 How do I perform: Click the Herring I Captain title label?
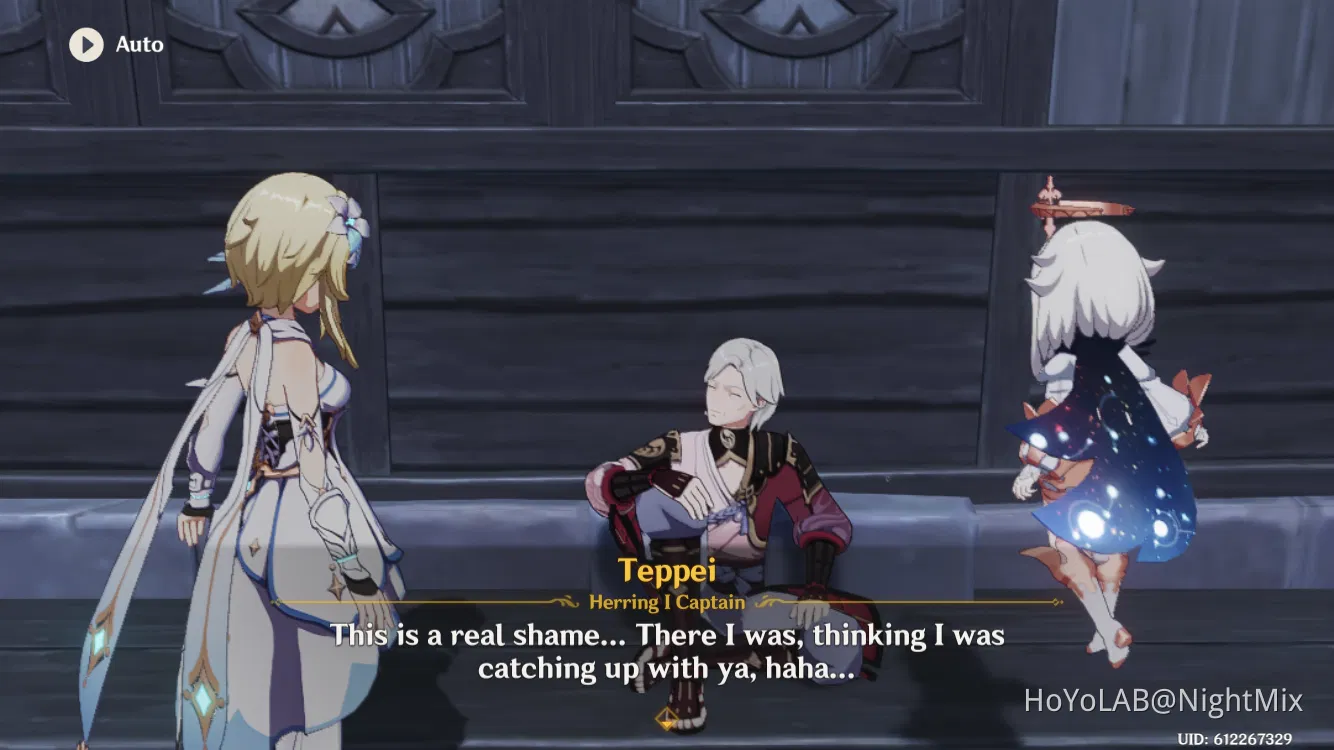pyautogui.click(x=667, y=602)
